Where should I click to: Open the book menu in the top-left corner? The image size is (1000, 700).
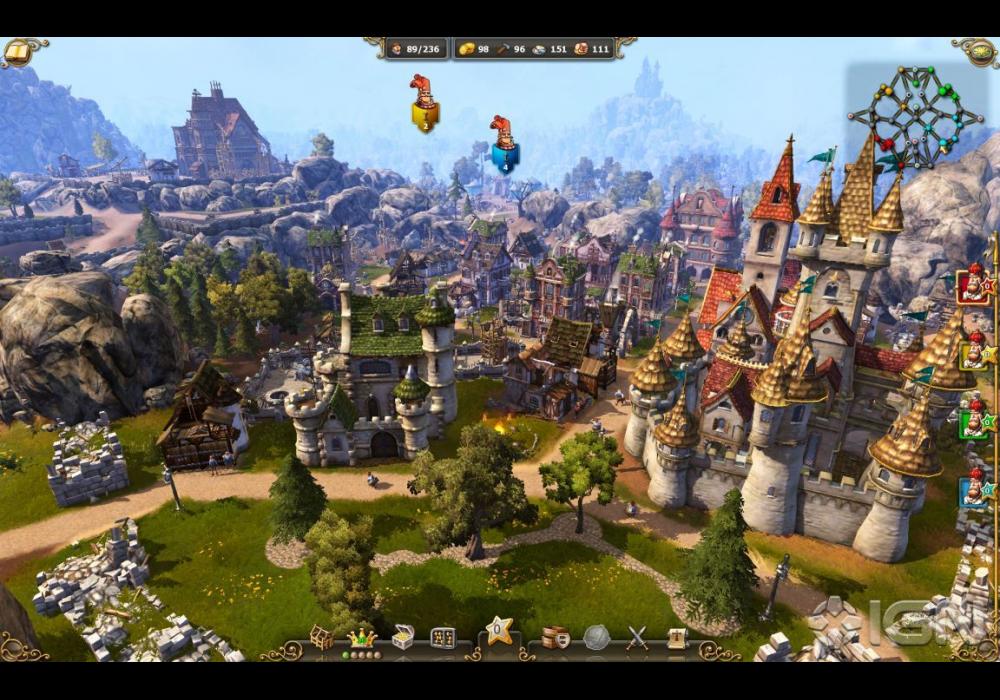pos(17,51)
